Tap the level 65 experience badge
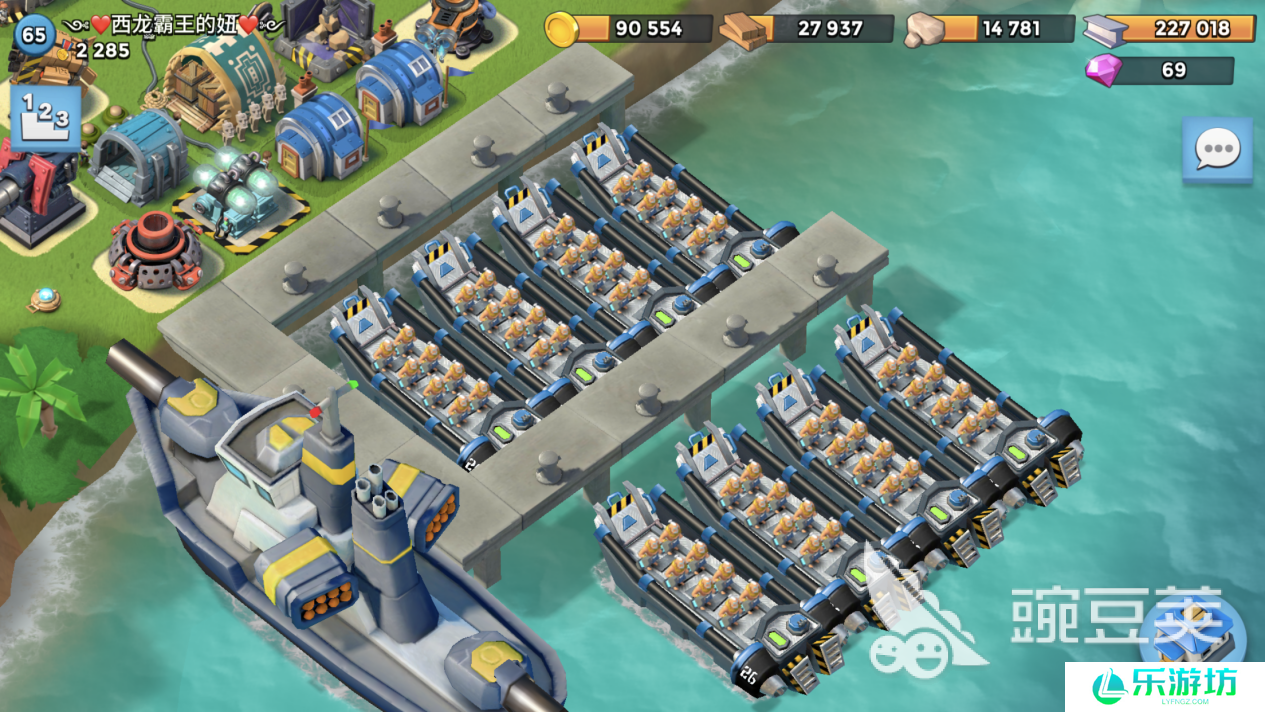1265x712 pixels. (33, 35)
